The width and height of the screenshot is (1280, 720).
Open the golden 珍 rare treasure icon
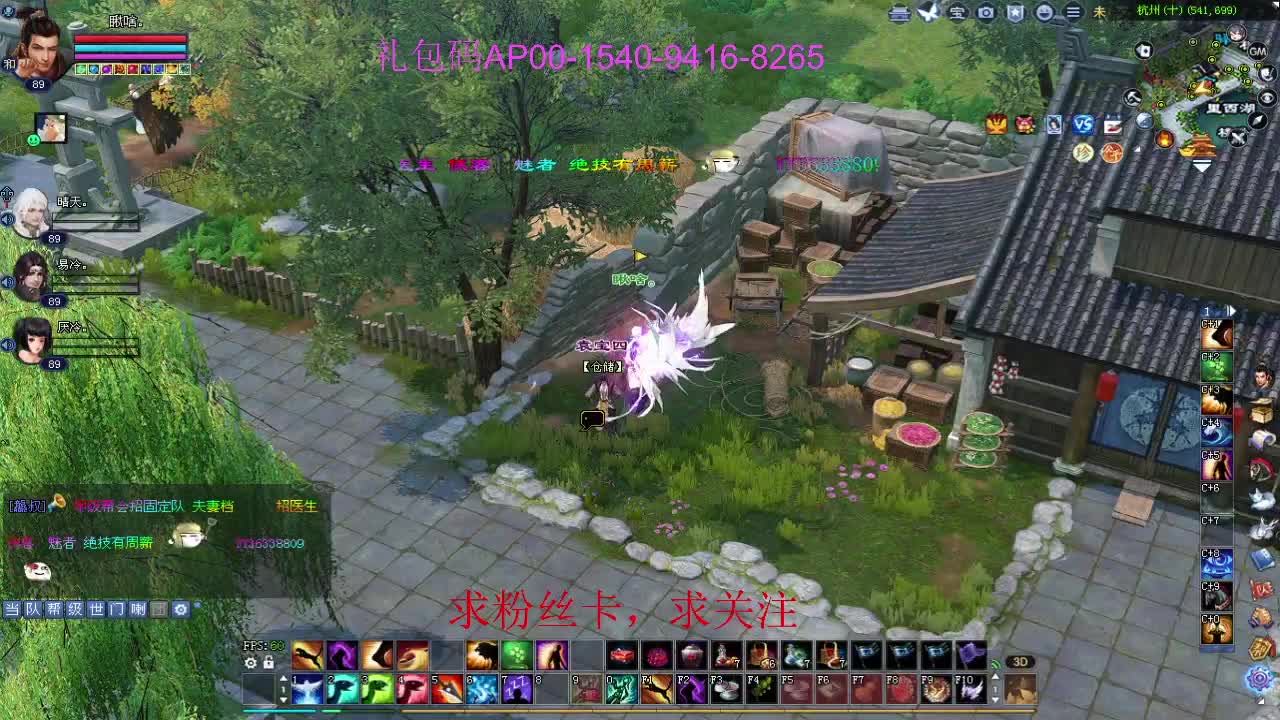pos(1082,150)
